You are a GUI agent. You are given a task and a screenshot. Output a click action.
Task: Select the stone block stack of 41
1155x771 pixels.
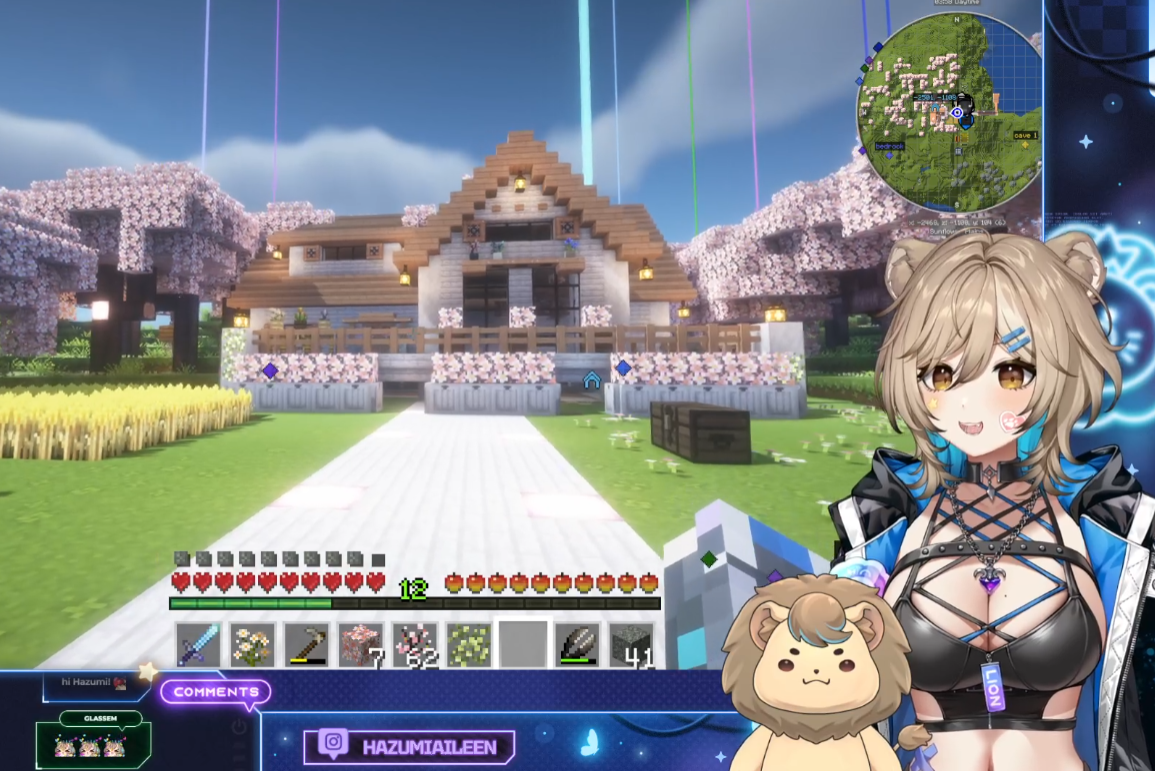click(631, 645)
